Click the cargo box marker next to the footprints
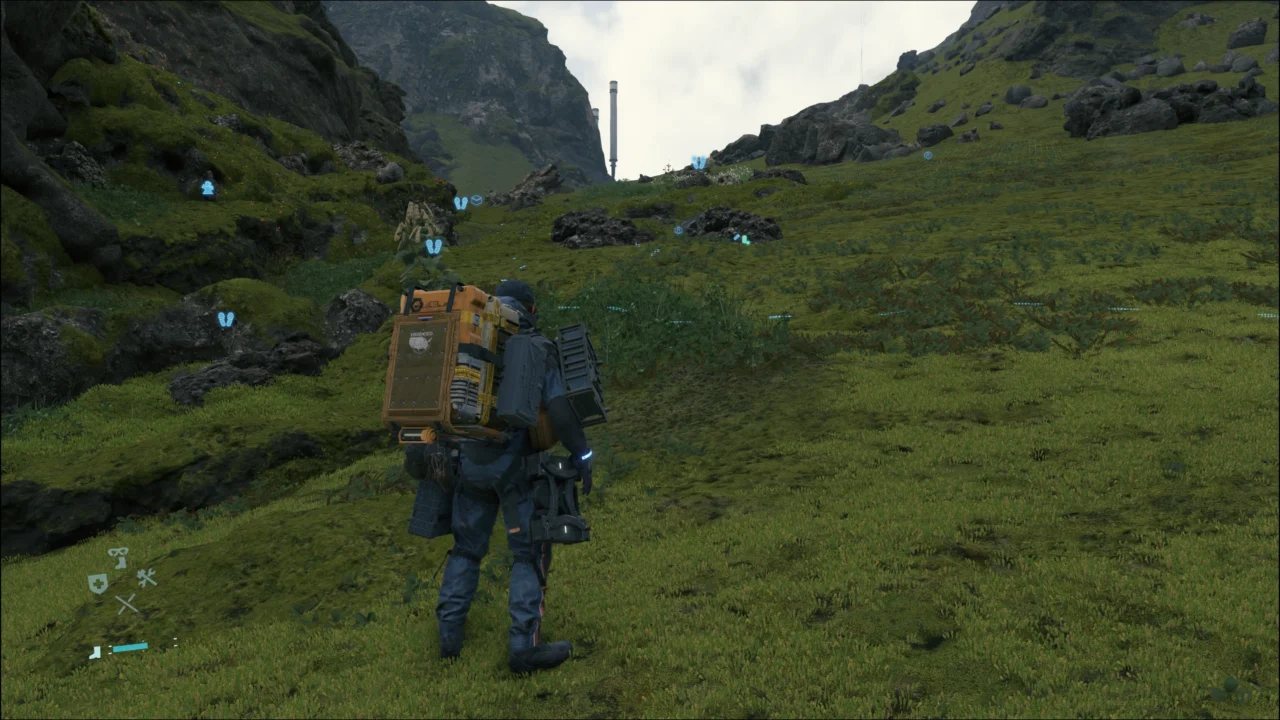 click(476, 199)
